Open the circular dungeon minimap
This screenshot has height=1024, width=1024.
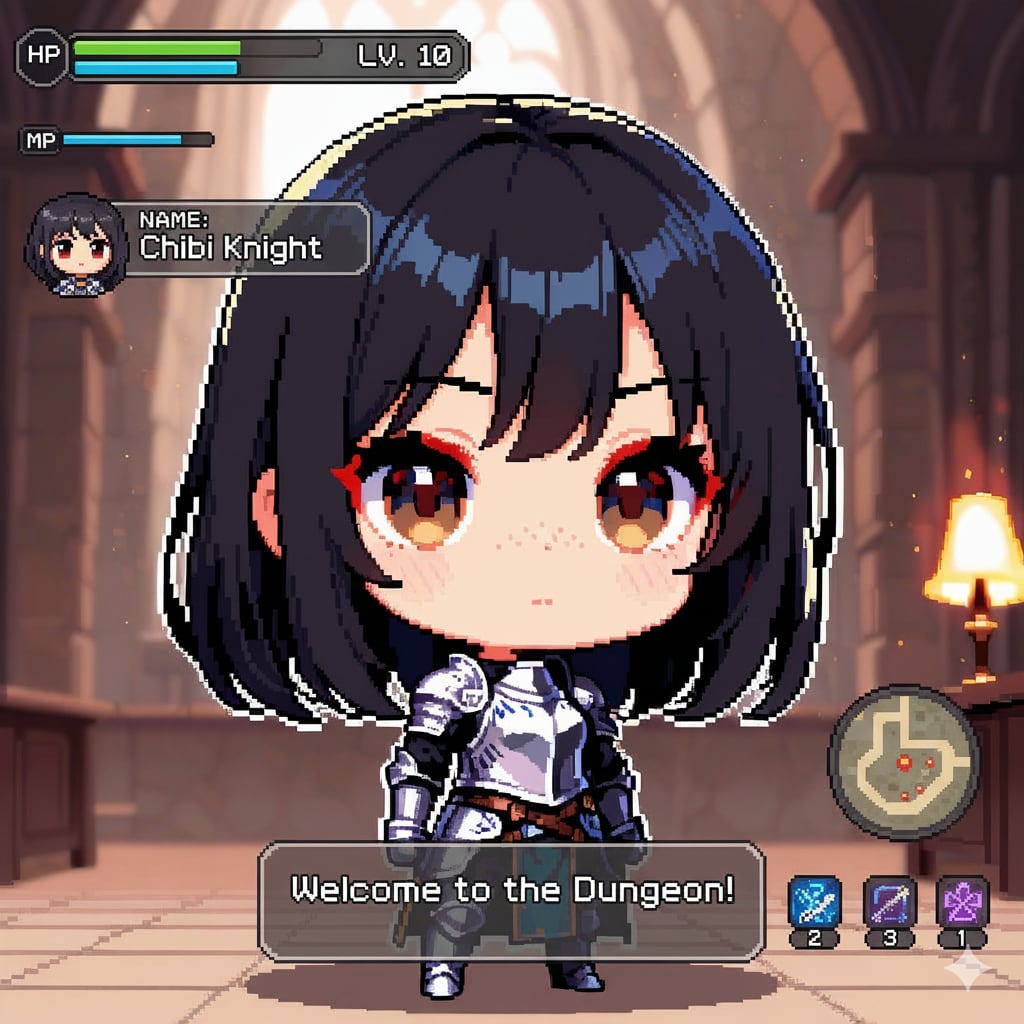904,761
